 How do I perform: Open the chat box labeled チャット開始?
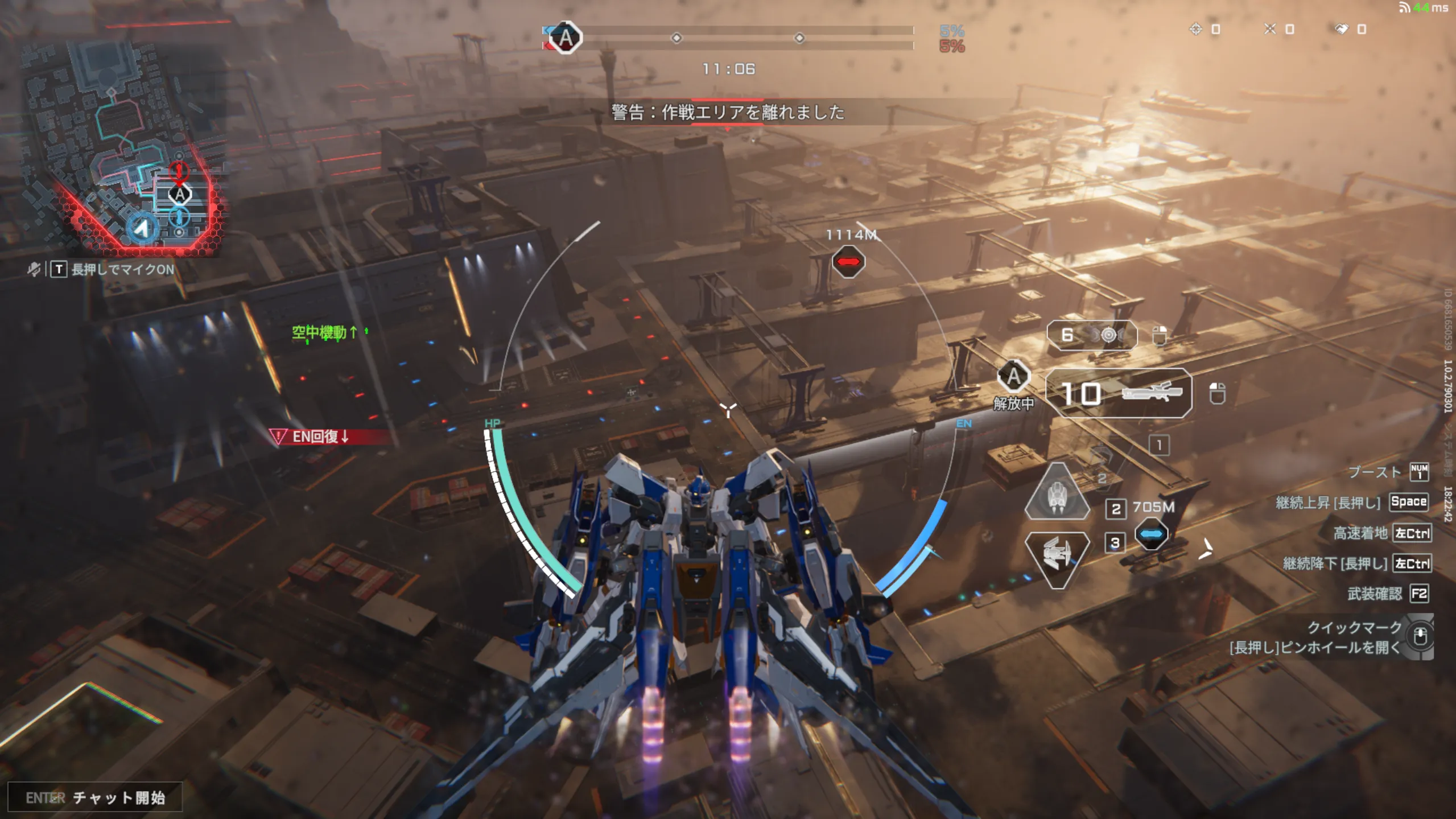pyautogui.click(x=95, y=797)
